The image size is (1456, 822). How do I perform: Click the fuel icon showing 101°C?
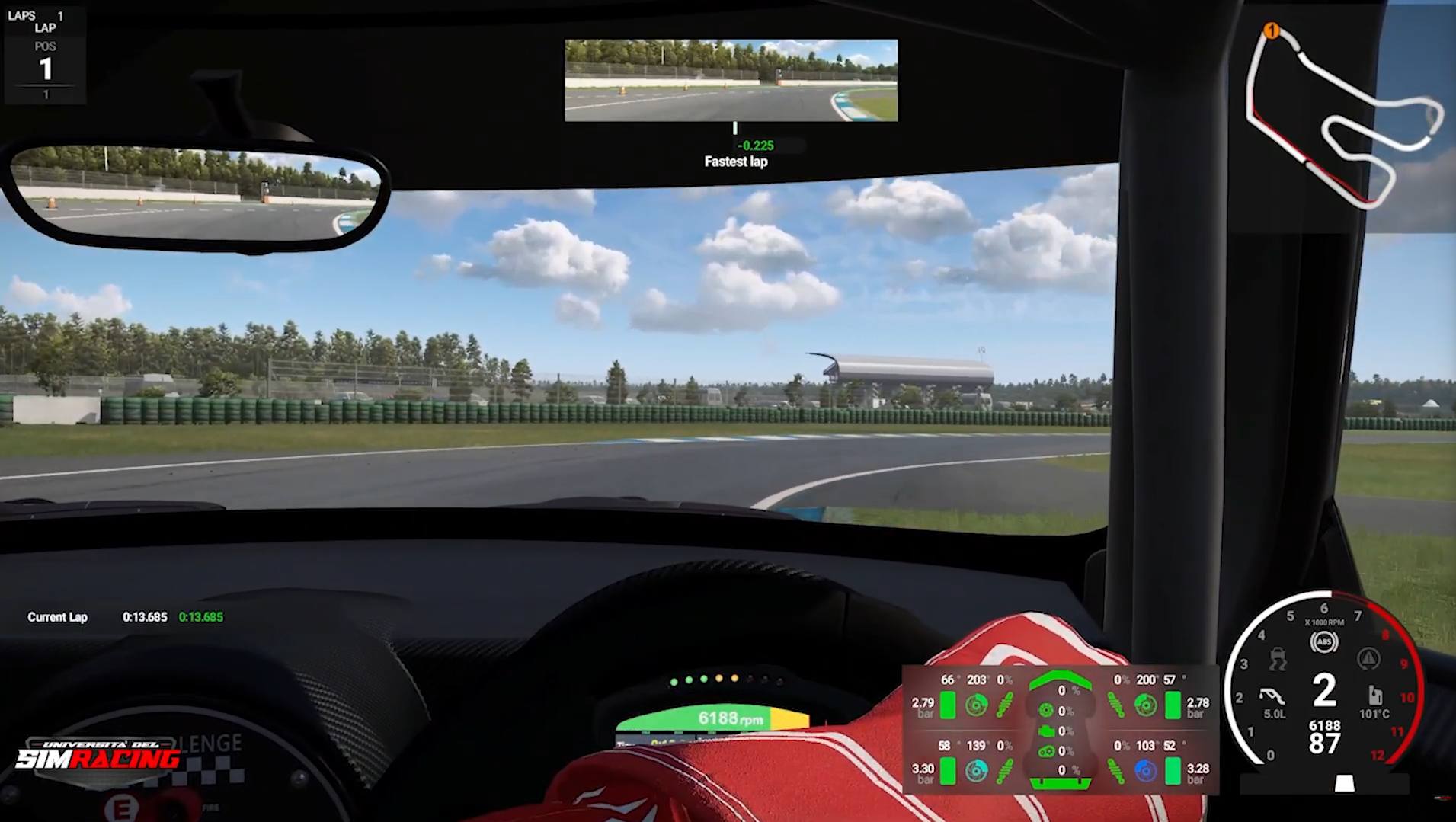click(1374, 698)
